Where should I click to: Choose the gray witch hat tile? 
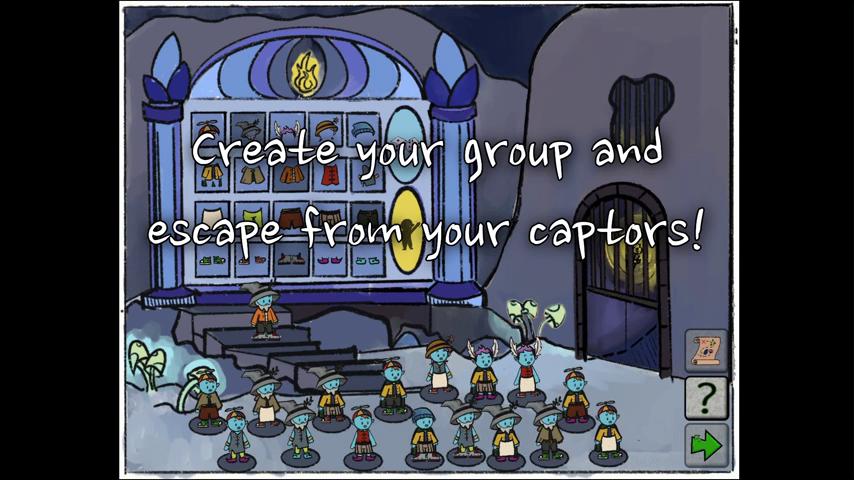[249, 129]
